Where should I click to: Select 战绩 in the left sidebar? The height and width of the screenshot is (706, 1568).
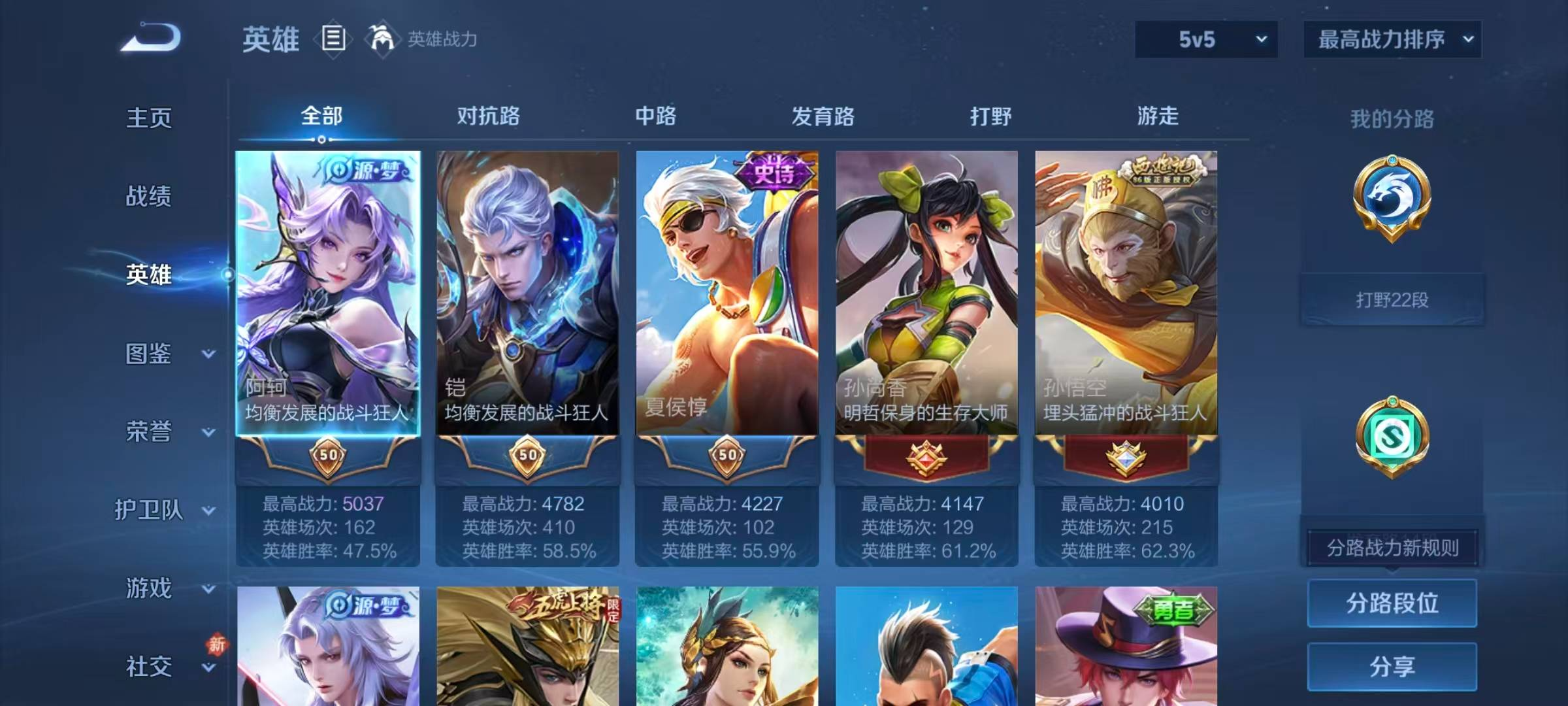(x=149, y=196)
